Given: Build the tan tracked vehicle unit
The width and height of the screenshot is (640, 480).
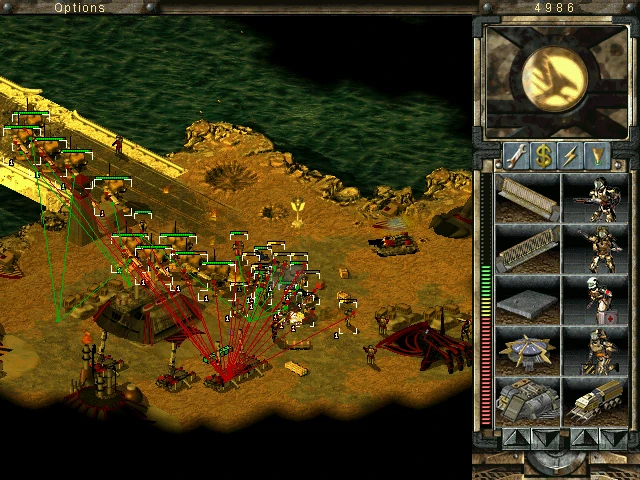Looking at the screenshot, I should [598, 402].
